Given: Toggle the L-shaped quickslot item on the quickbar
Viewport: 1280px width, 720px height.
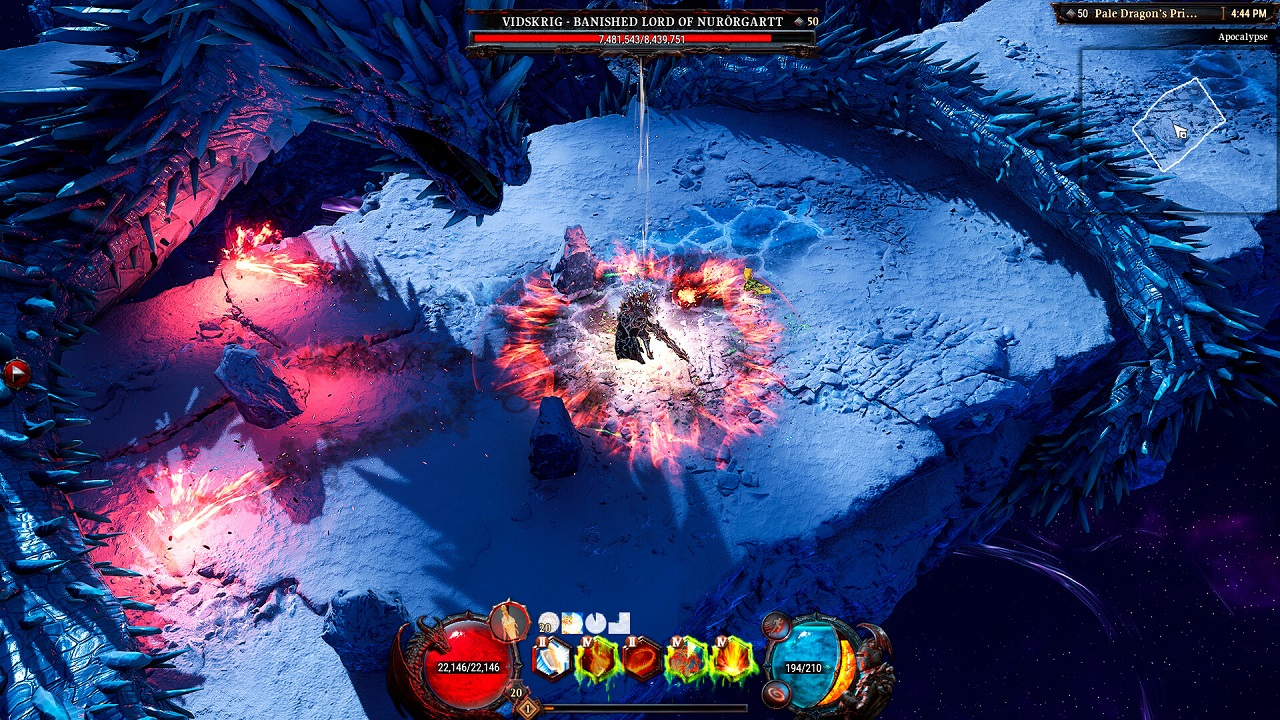Looking at the screenshot, I should tap(618, 623).
